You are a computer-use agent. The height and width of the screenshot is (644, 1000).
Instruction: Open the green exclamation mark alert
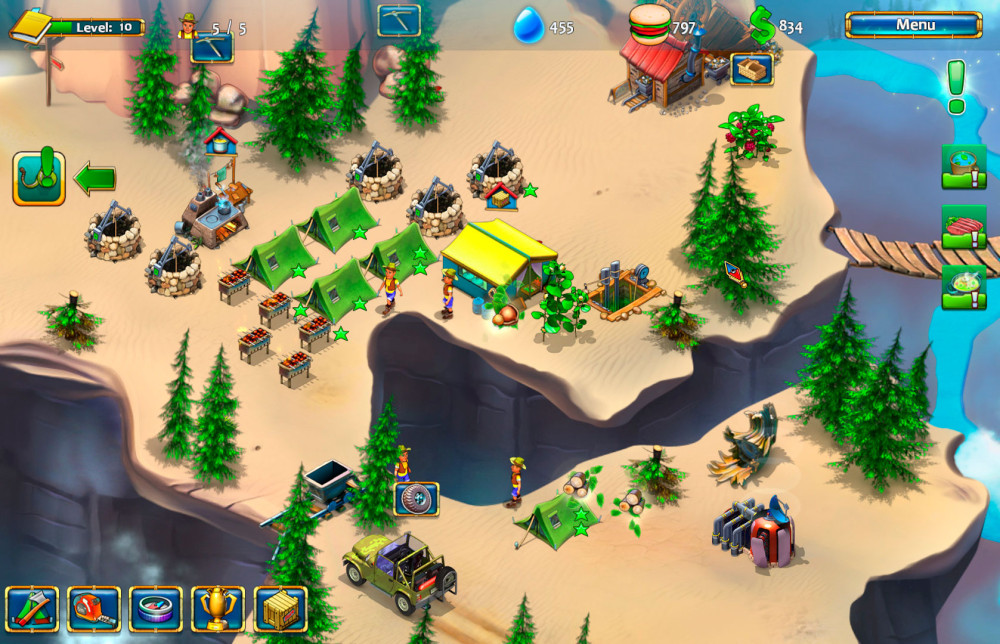(x=956, y=86)
